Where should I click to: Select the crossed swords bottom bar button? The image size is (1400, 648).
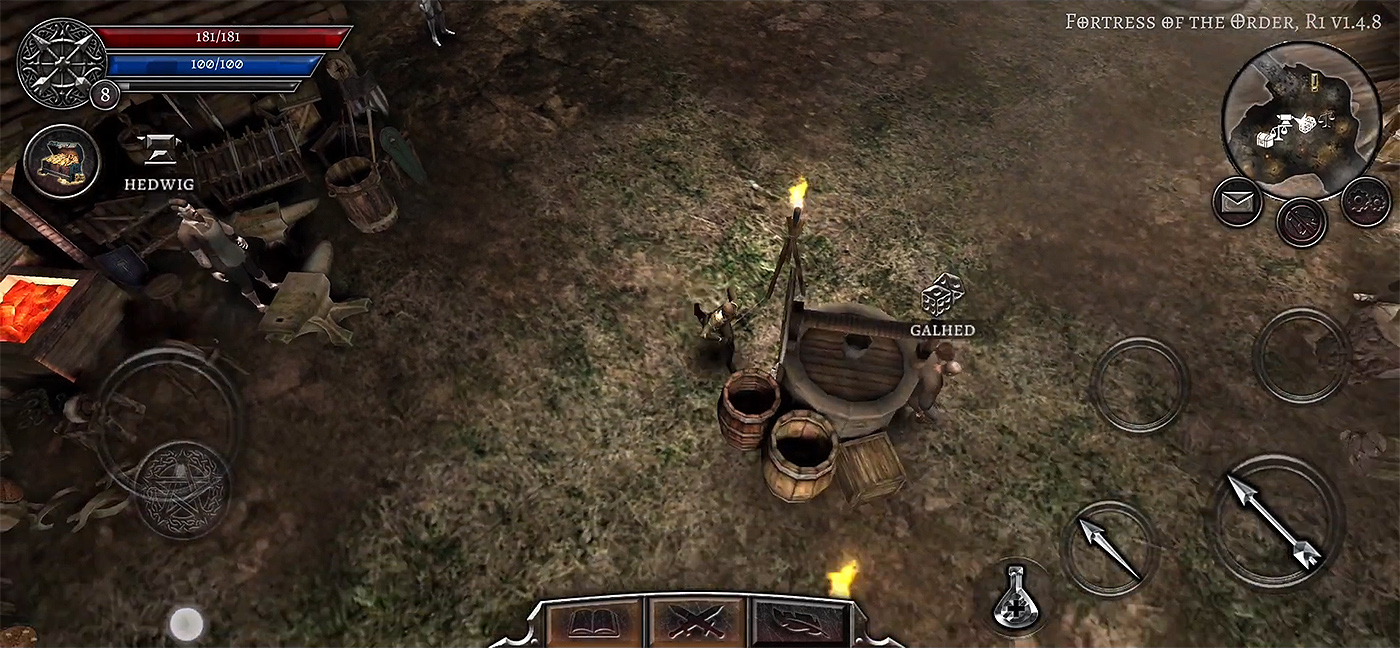pyautogui.click(x=697, y=622)
